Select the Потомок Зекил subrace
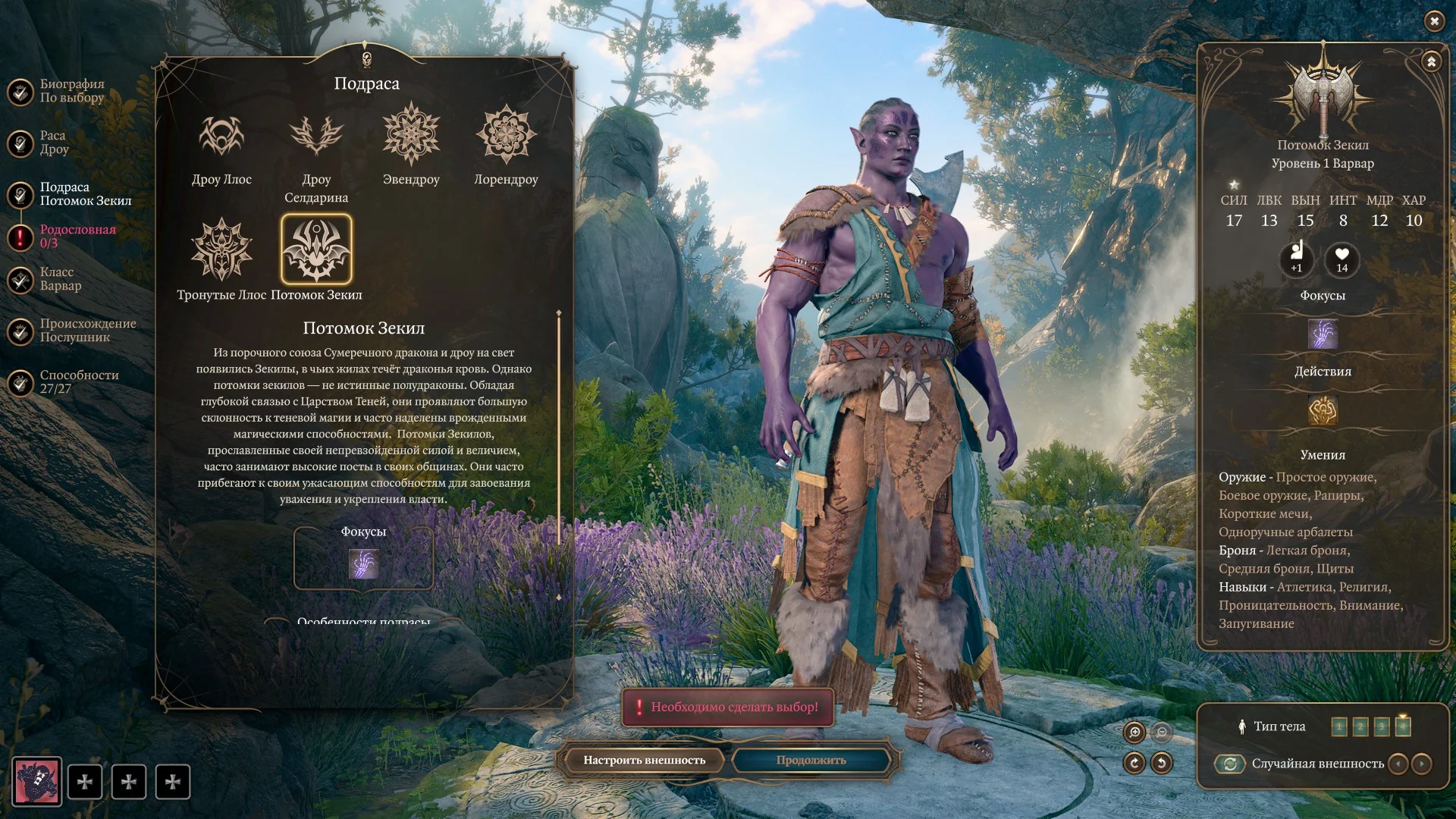The width and height of the screenshot is (1456, 819). coord(316,249)
